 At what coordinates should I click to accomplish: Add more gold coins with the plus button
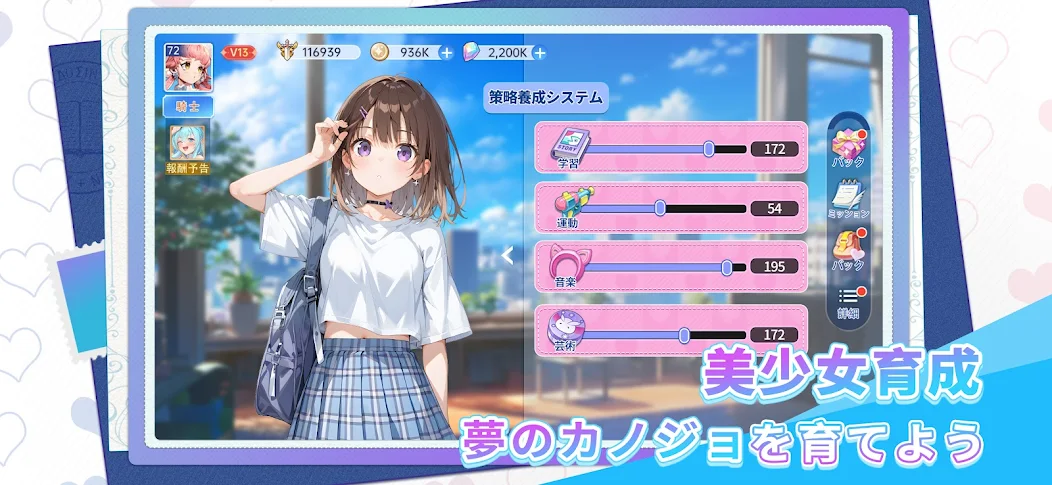click(x=446, y=52)
